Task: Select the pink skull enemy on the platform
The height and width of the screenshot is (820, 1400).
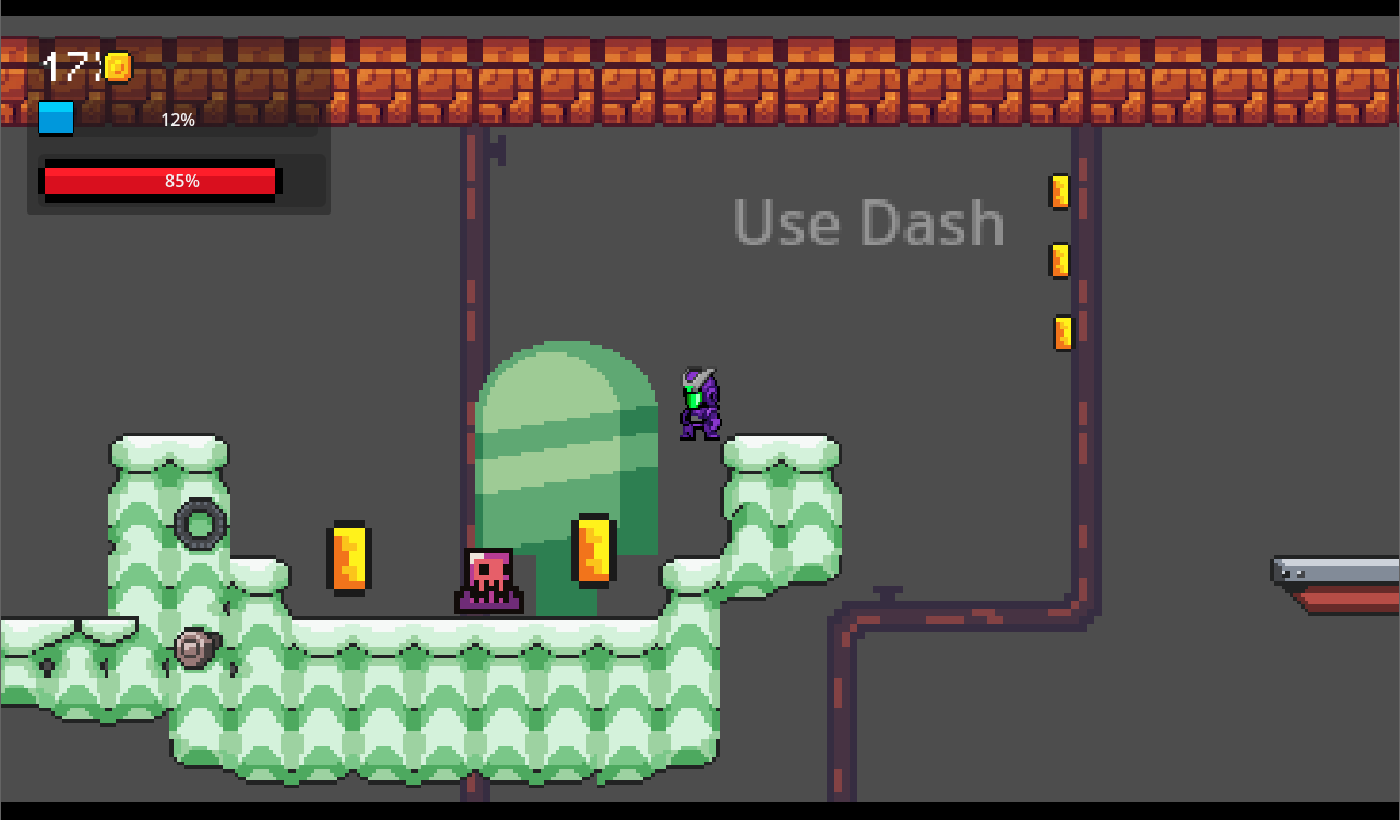Action: pos(490,580)
